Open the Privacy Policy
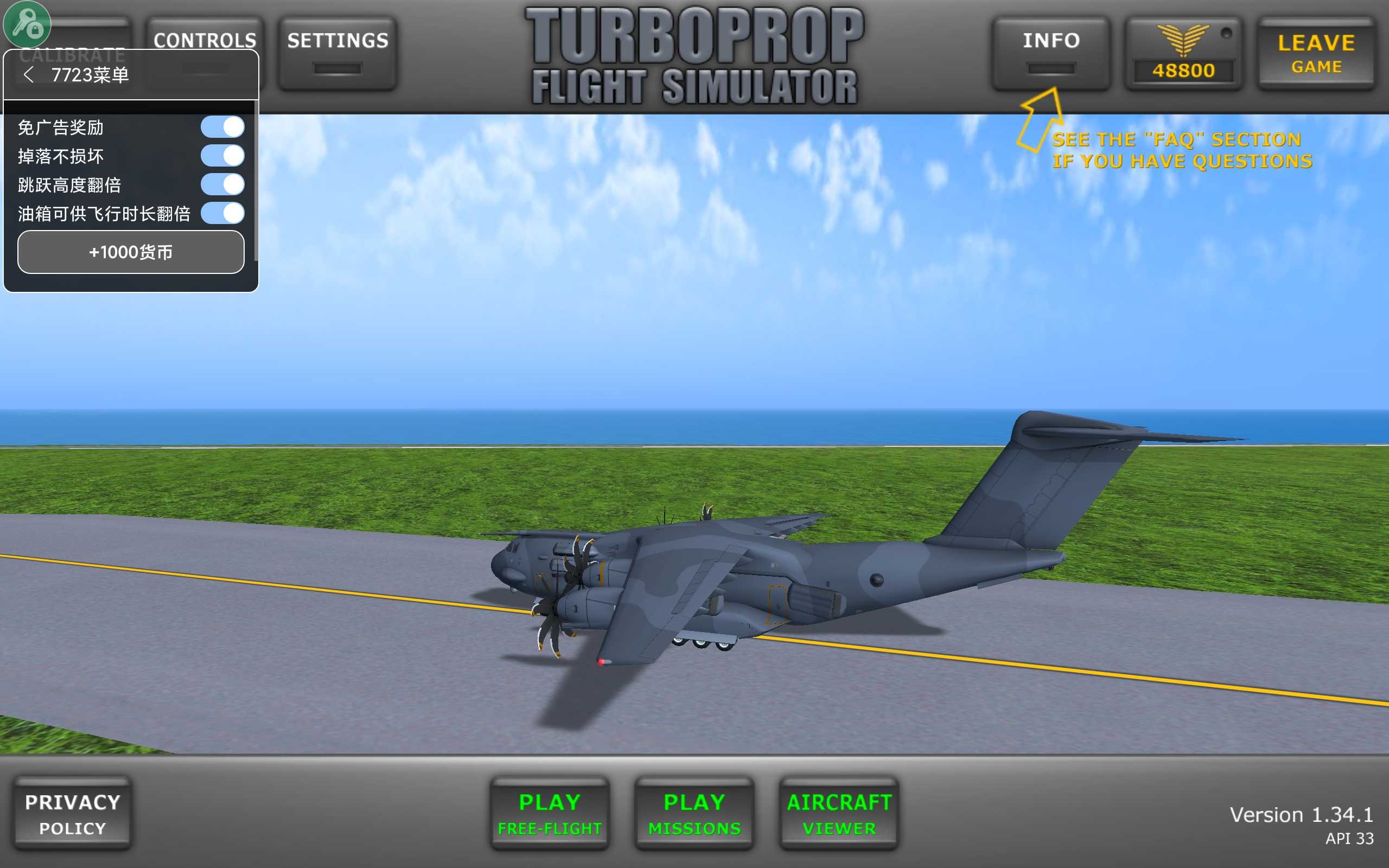Screen dimensions: 1389x868 [x=73, y=813]
